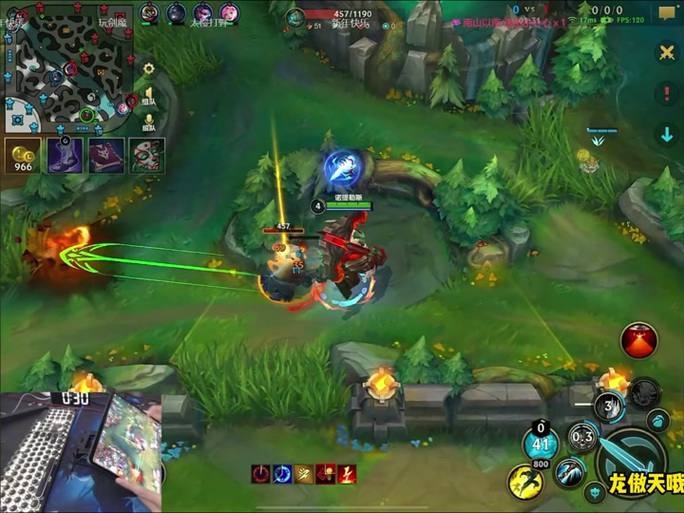
Task: Activate the blue blade-slash ability
Action: (570, 470)
